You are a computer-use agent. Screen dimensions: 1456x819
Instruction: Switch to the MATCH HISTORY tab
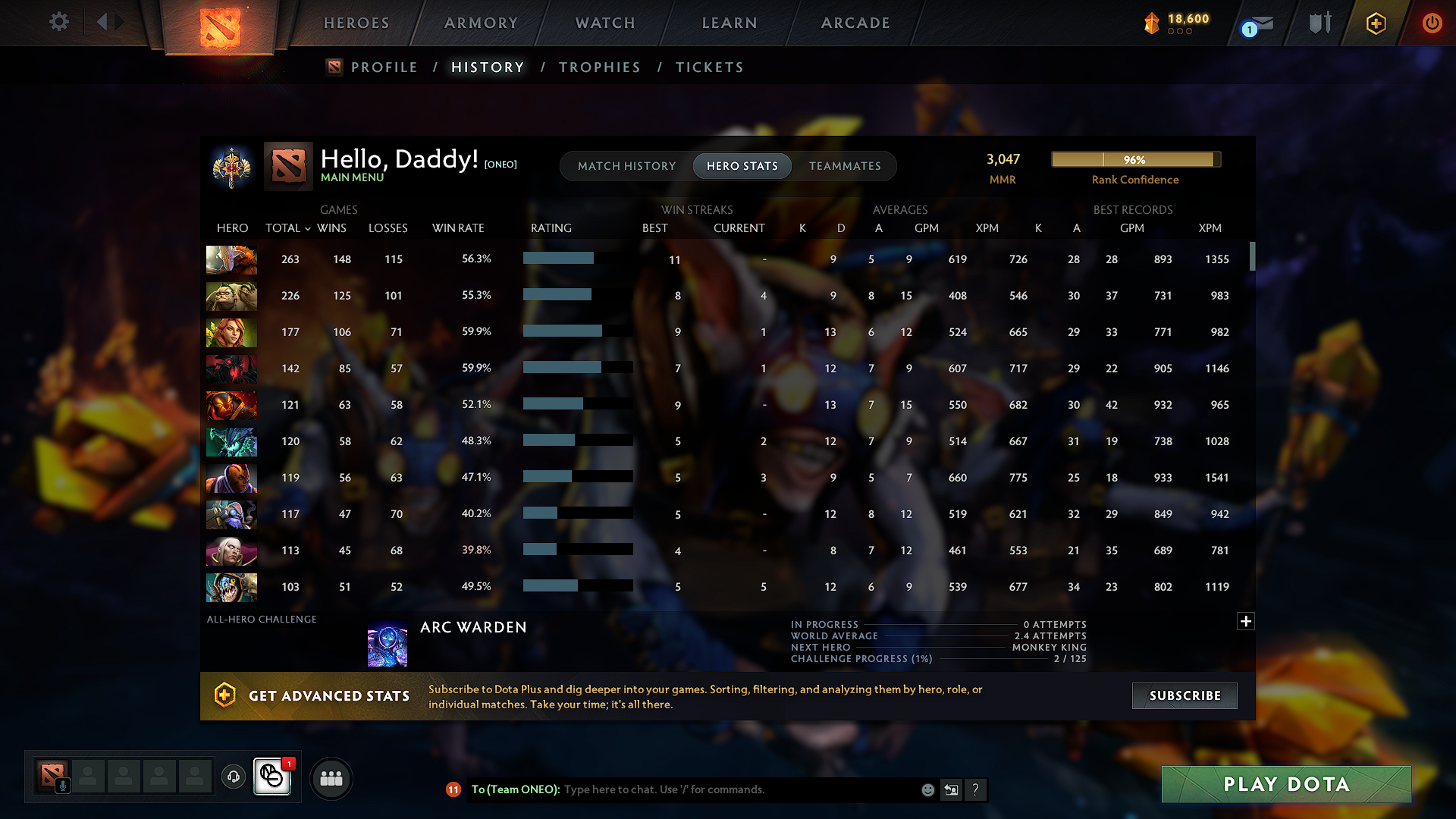click(626, 166)
